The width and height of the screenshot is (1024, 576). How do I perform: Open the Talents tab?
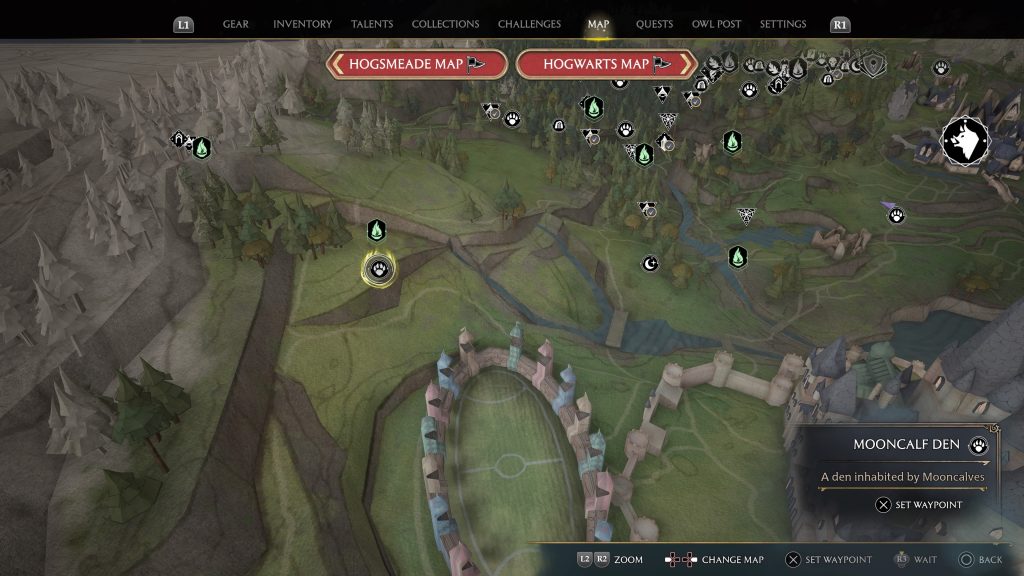pyautogui.click(x=372, y=24)
